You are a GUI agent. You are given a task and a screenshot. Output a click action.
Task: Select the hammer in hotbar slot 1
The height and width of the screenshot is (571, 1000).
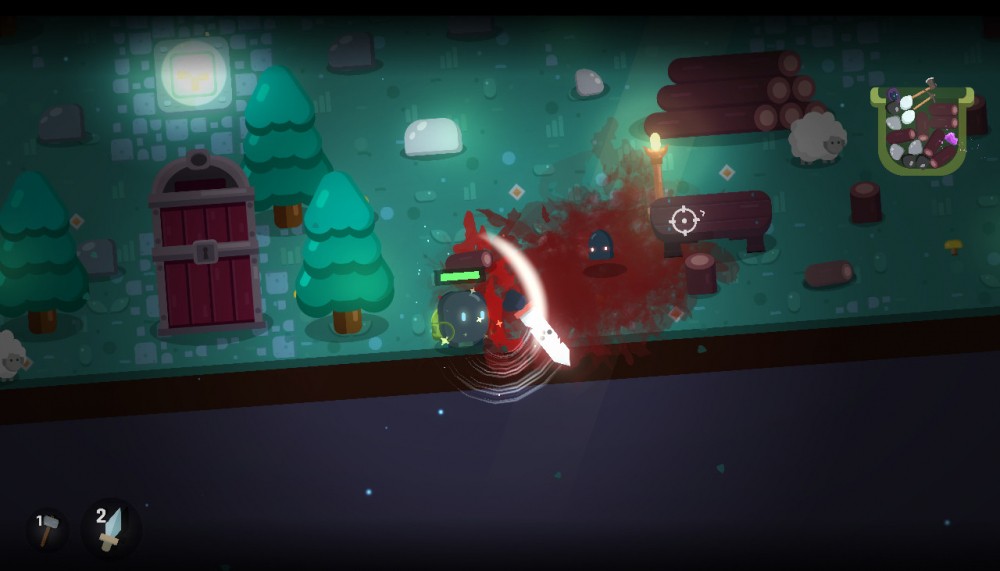click(48, 529)
